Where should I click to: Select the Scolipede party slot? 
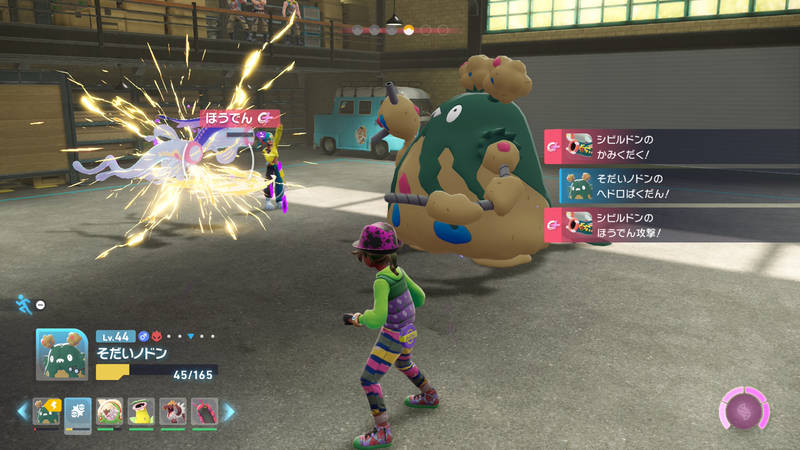tap(203, 411)
